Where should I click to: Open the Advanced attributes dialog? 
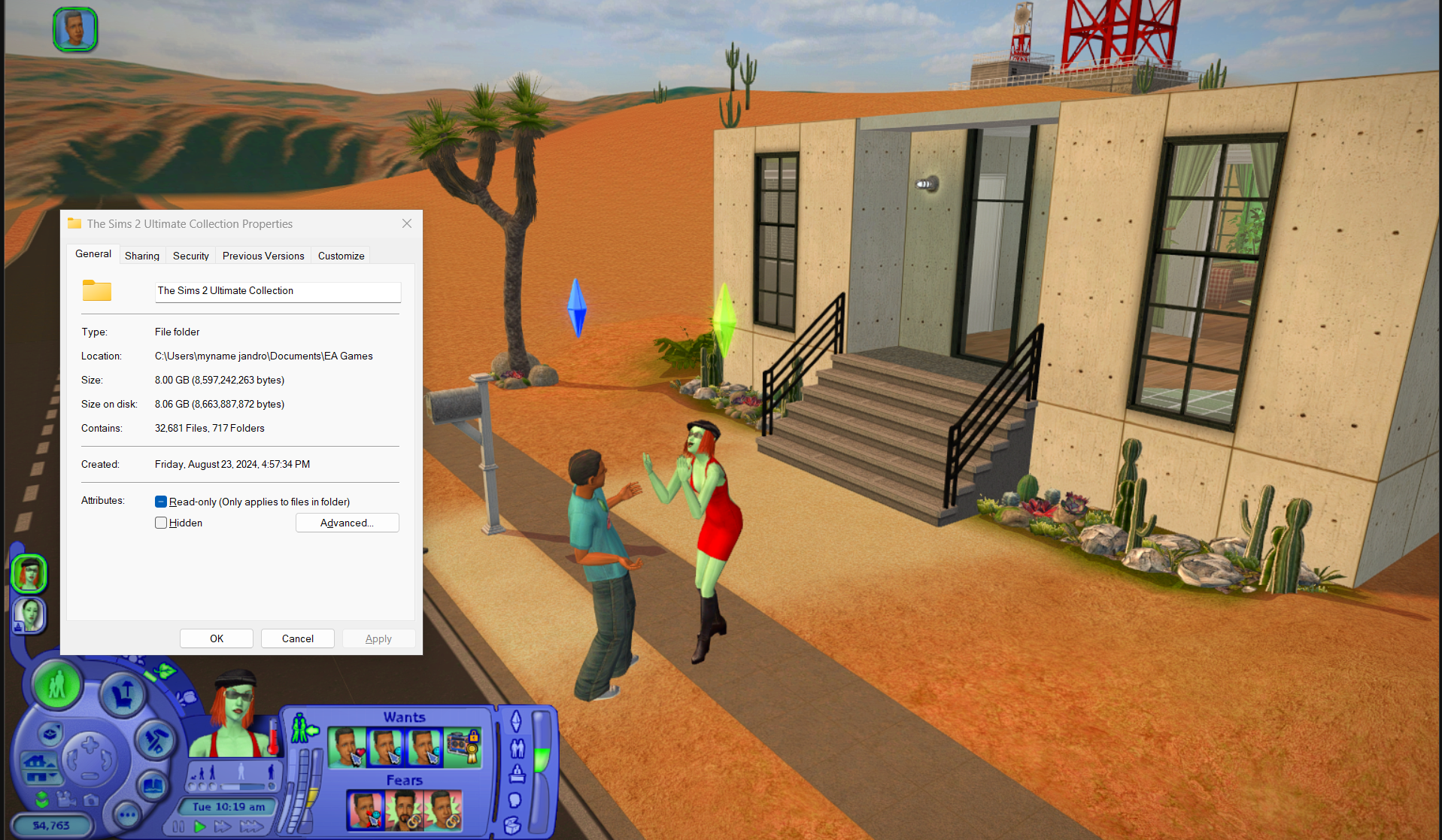pyautogui.click(x=347, y=523)
